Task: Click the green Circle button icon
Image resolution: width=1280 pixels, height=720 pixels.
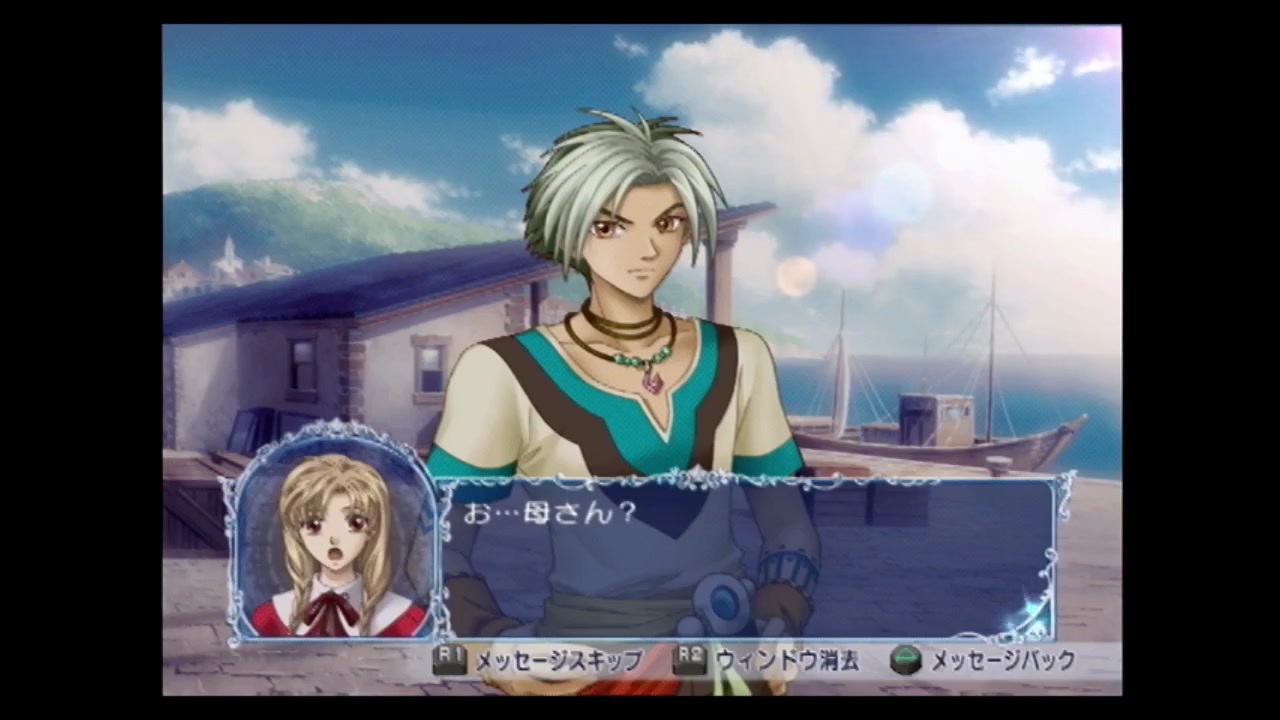Action: 905,660
